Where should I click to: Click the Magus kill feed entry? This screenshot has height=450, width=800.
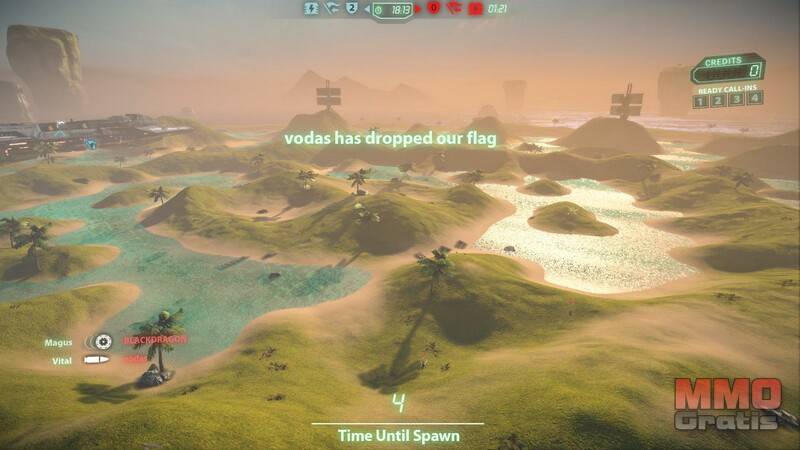[59, 342]
